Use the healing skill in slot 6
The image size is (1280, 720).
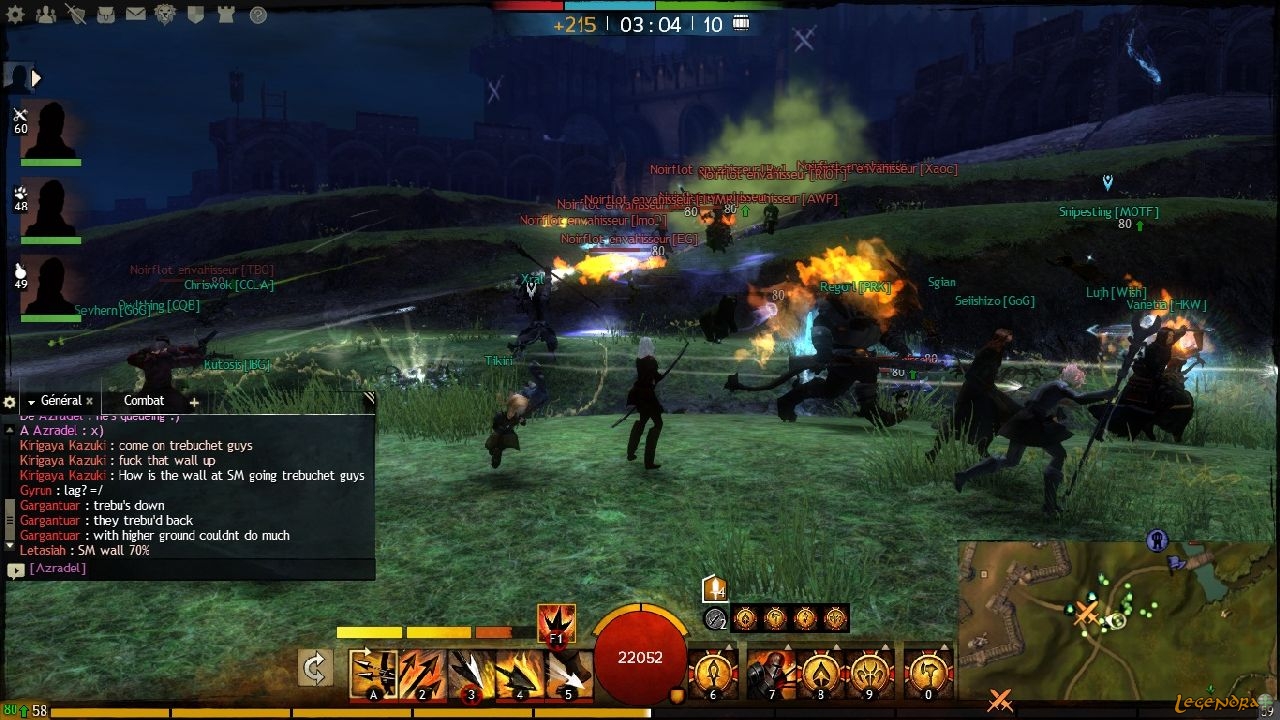[713, 674]
